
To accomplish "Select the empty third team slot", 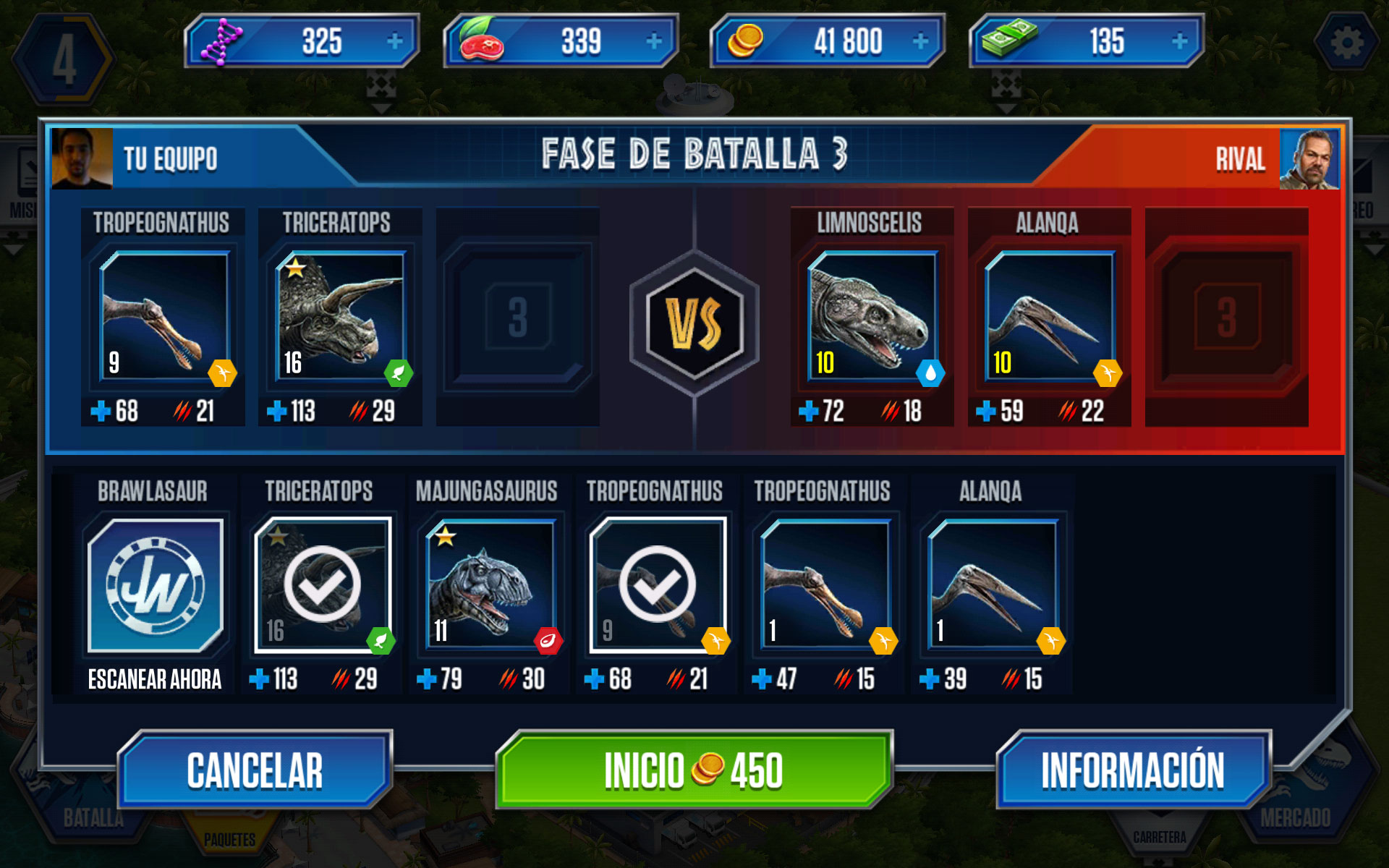I will (518, 317).
